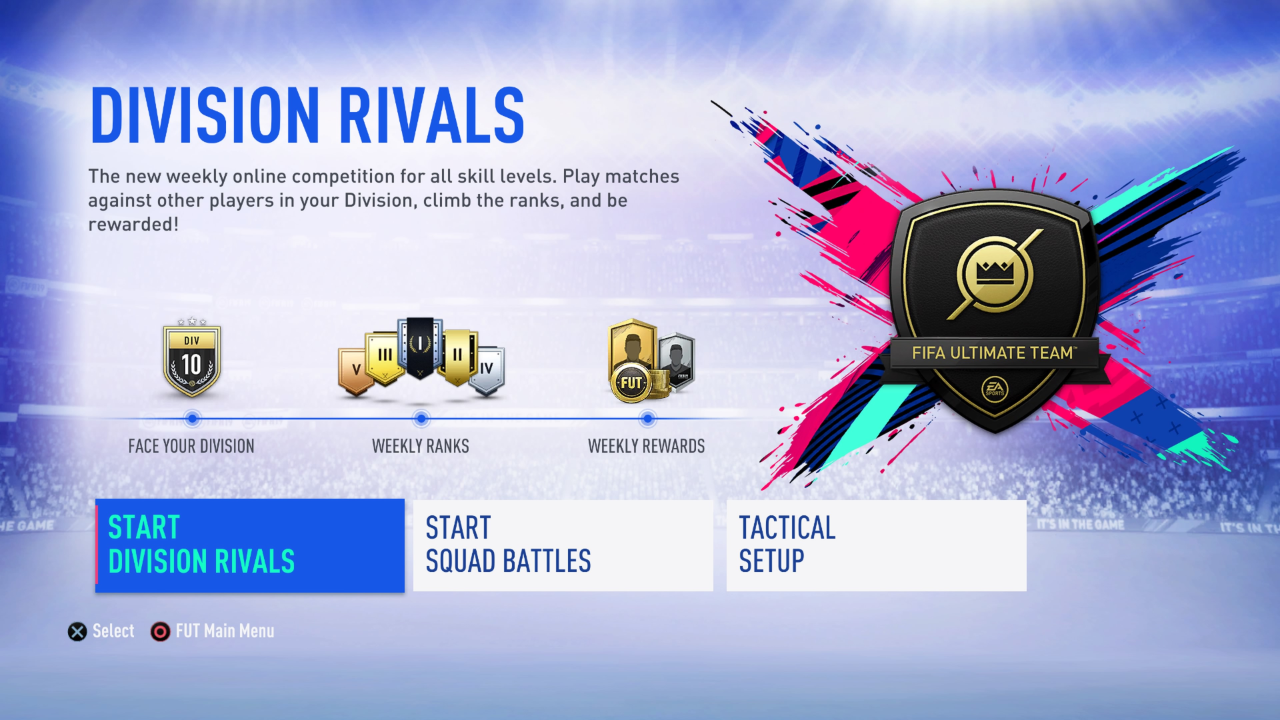Select the Weekly Ranks timeline node
The width and height of the screenshot is (1280, 720).
click(x=421, y=420)
